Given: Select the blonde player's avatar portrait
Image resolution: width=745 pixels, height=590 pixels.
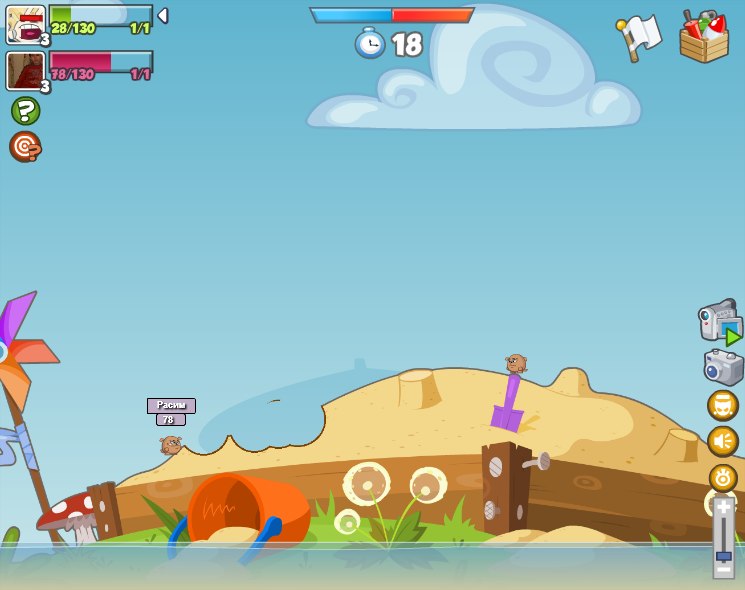Looking at the screenshot, I should click(x=25, y=24).
